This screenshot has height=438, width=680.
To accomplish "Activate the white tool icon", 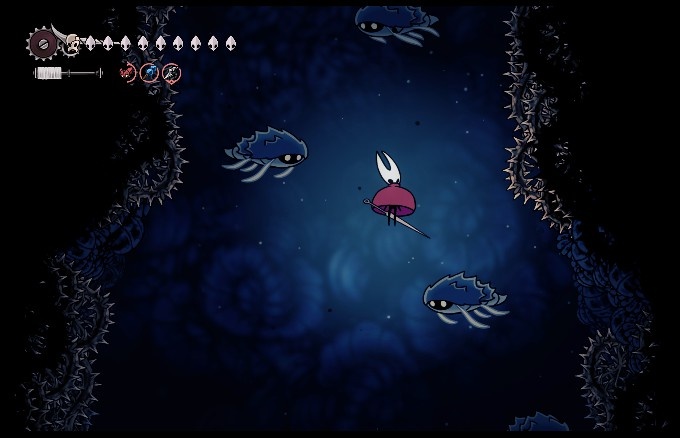I will pyautogui.click(x=171, y=72).
